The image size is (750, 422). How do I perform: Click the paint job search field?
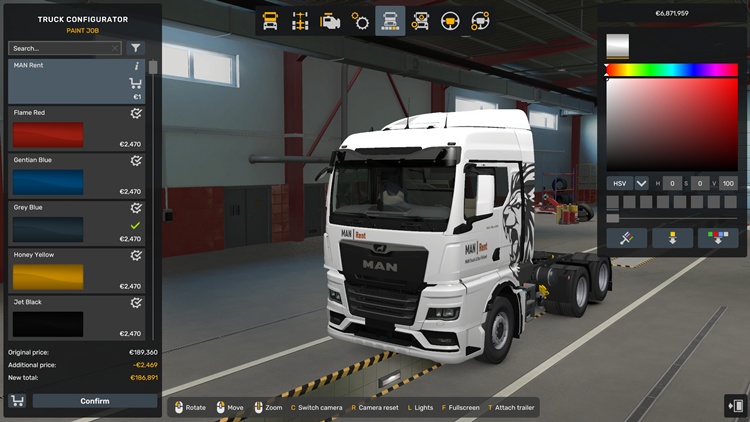click(x=62, y=48)
